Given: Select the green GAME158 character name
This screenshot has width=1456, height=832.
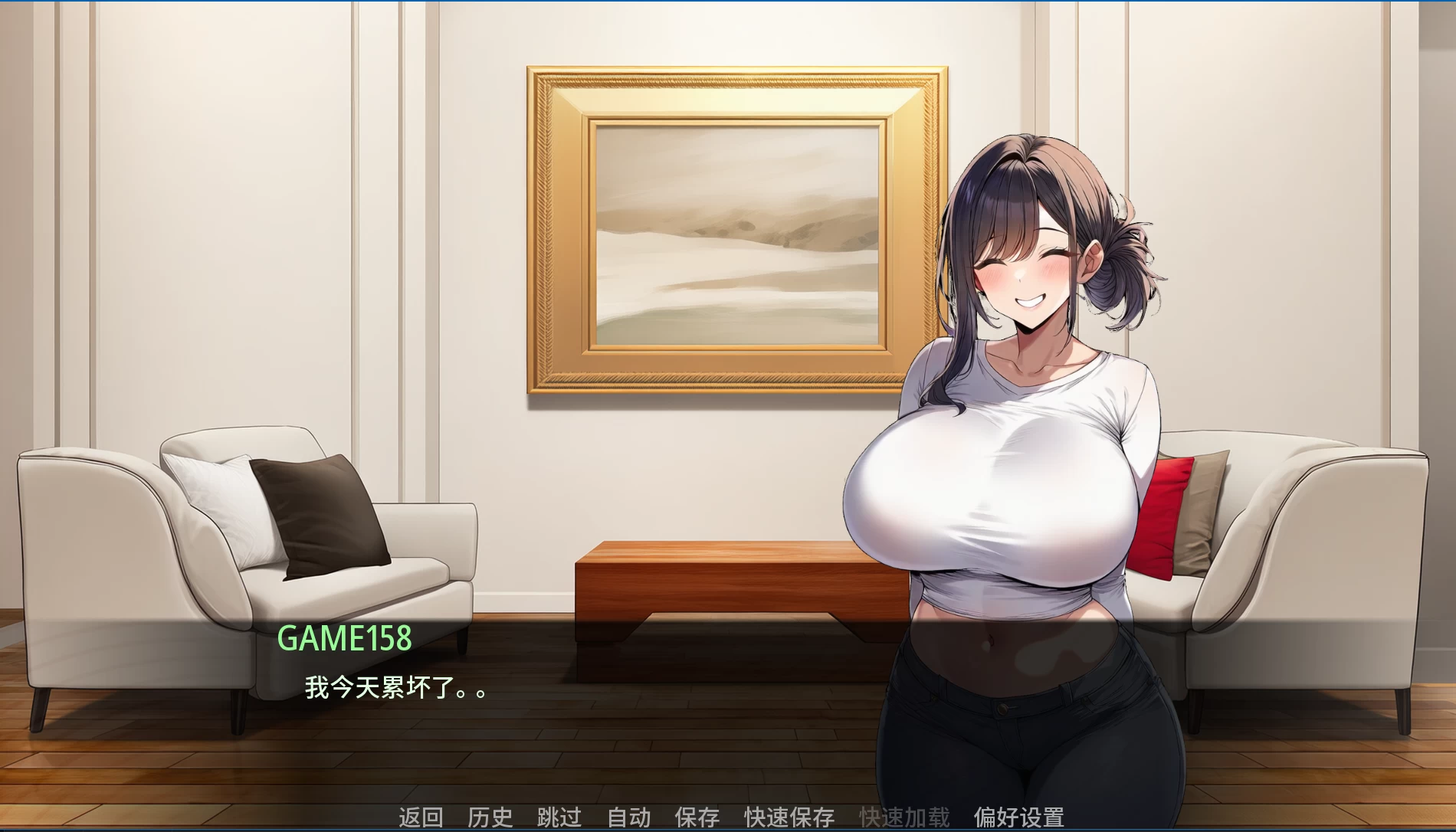Looking at the screenshot, I should 346,636.
